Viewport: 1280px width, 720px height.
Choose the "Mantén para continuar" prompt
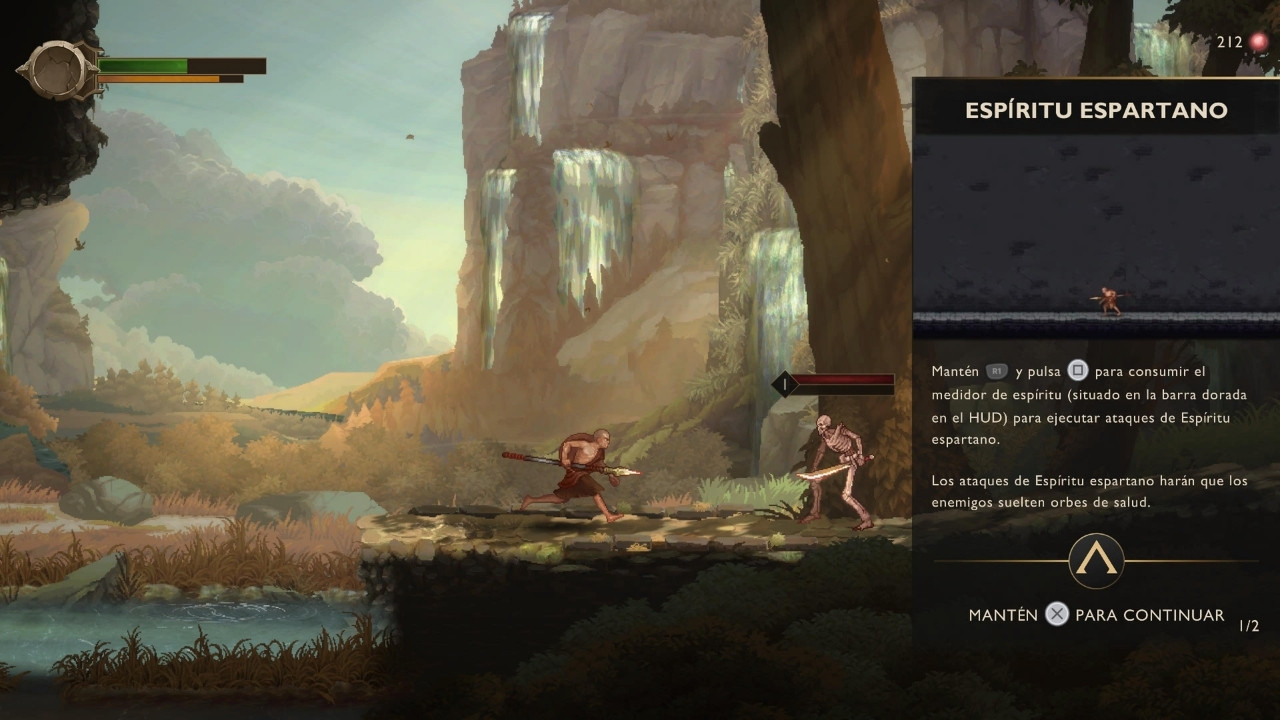pos(1096,615)
